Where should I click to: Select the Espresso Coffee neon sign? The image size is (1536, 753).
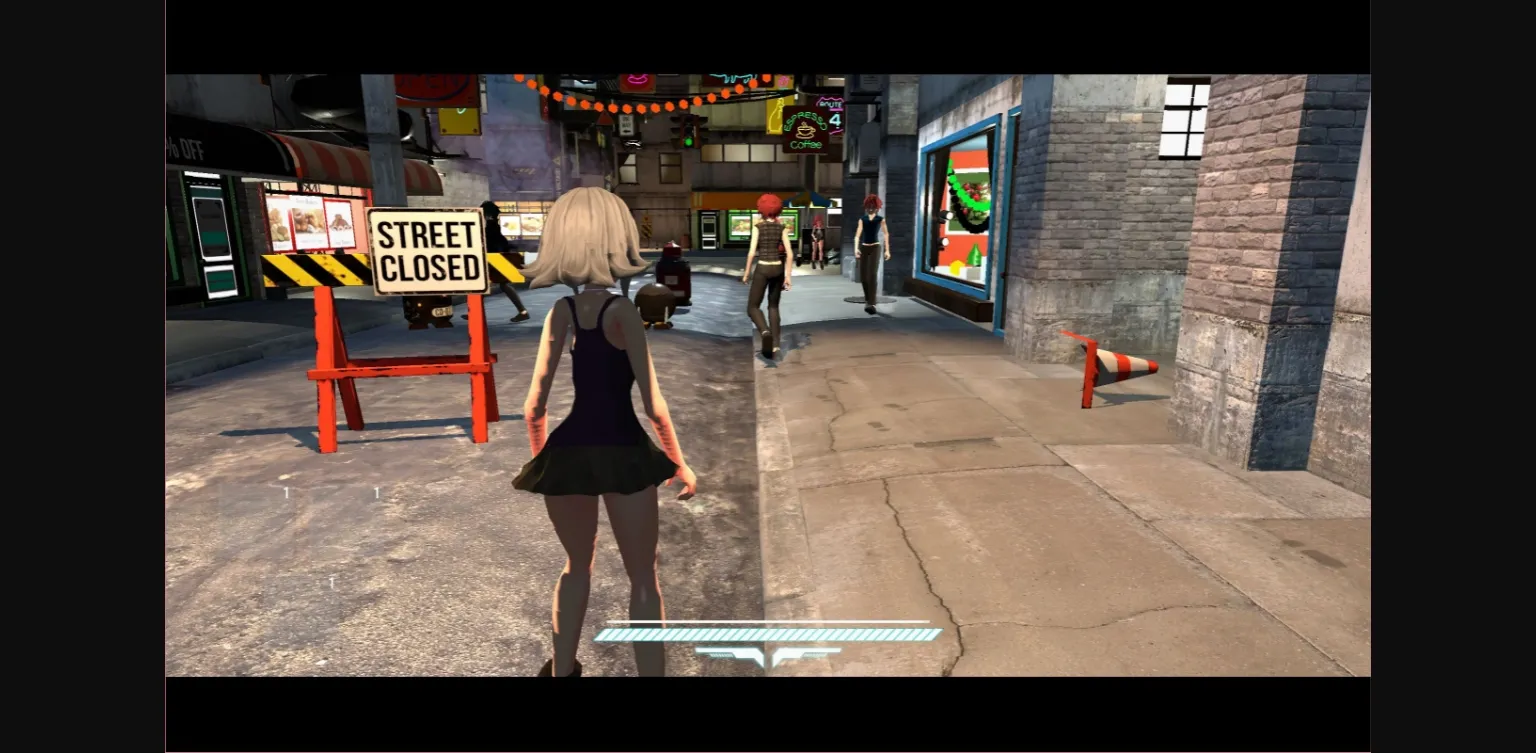pyautogui.click(x=806, y=131)
